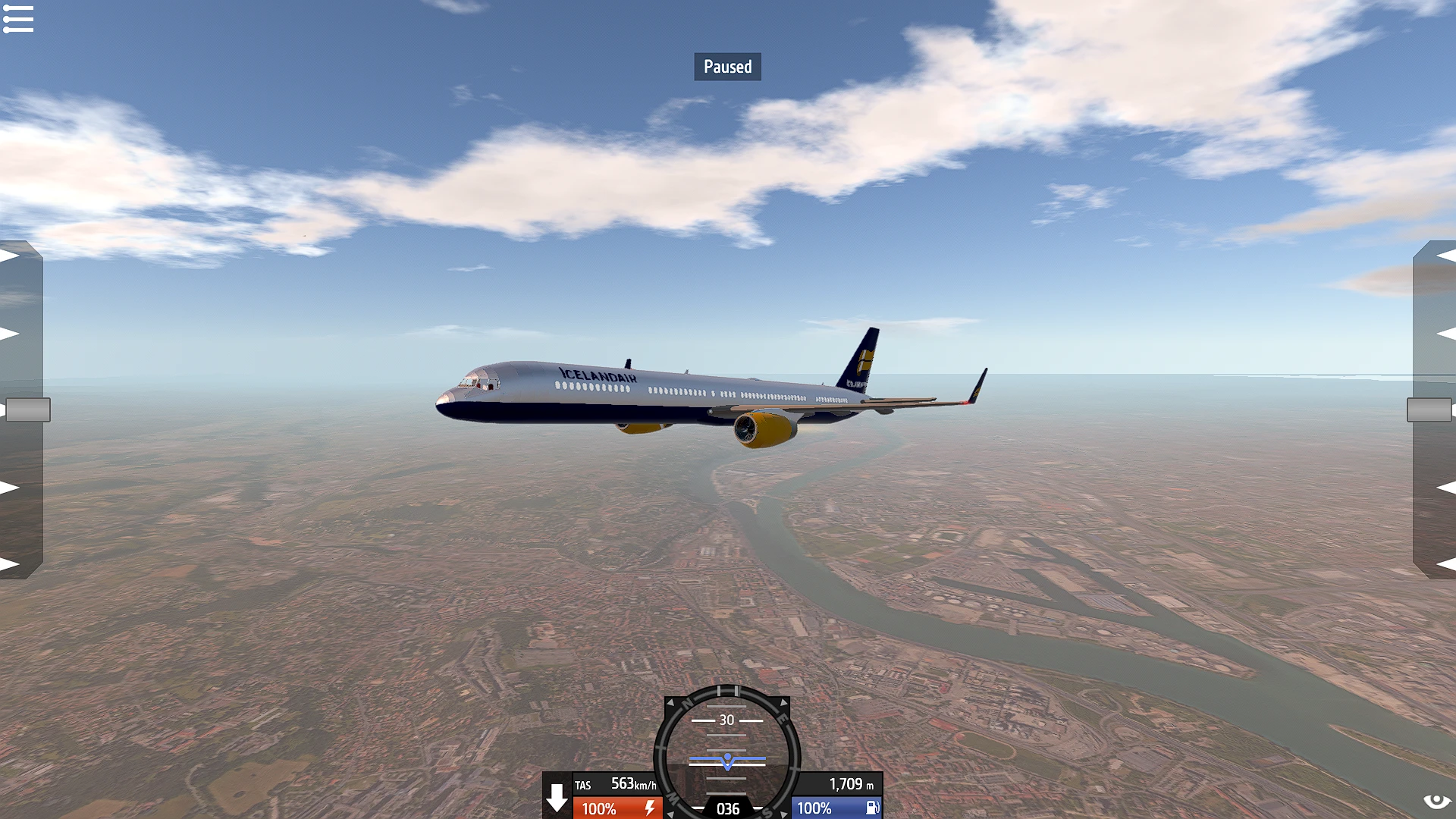The height and width of the screenshot is (819, 1456).
Task: Click the orange 100% battery bar
Action: [599, 808]
